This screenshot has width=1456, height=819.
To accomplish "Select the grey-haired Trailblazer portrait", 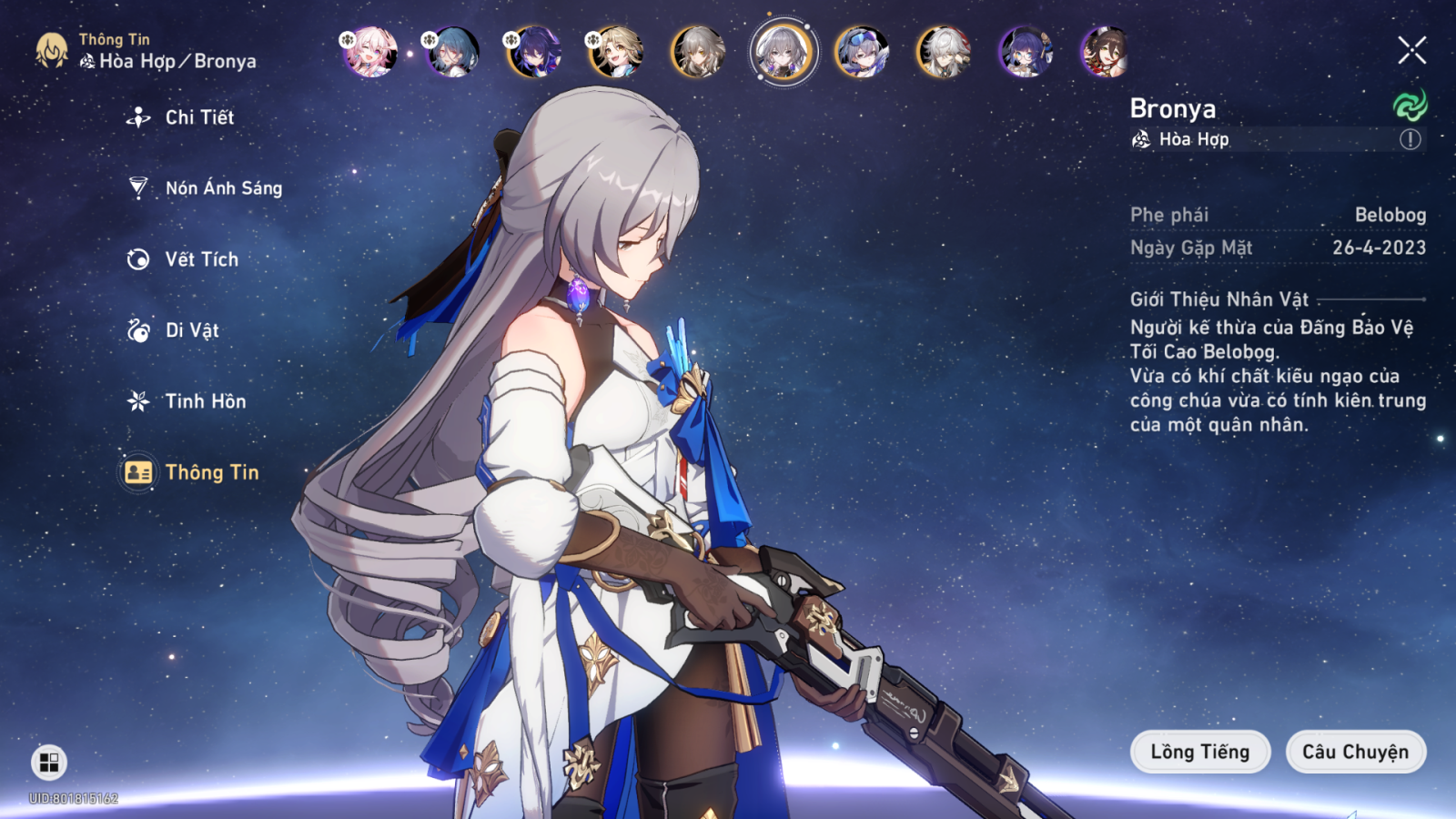I will point(698,51).
